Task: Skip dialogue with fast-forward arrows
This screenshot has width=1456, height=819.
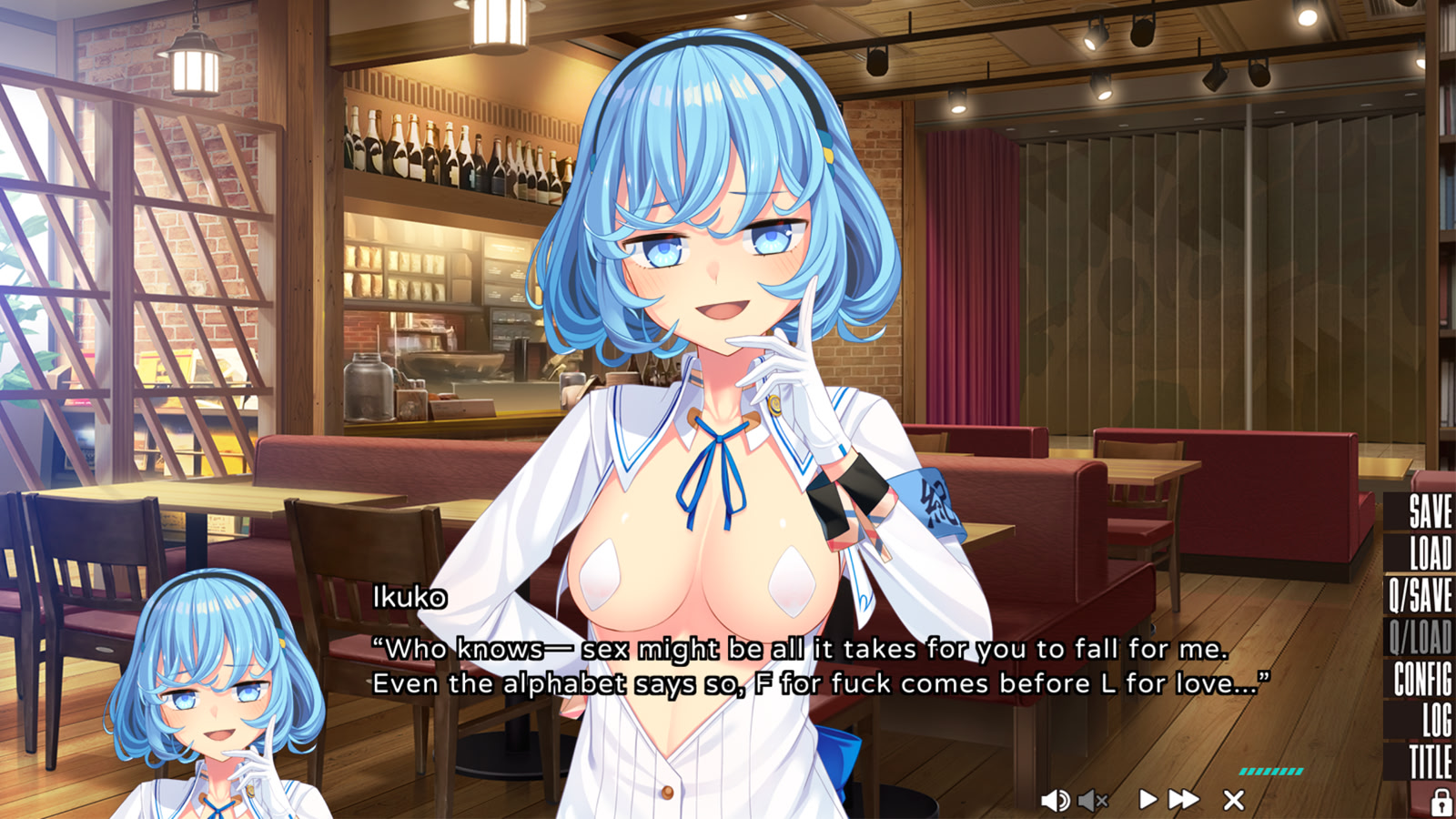Action: [x=1184, y=800]
